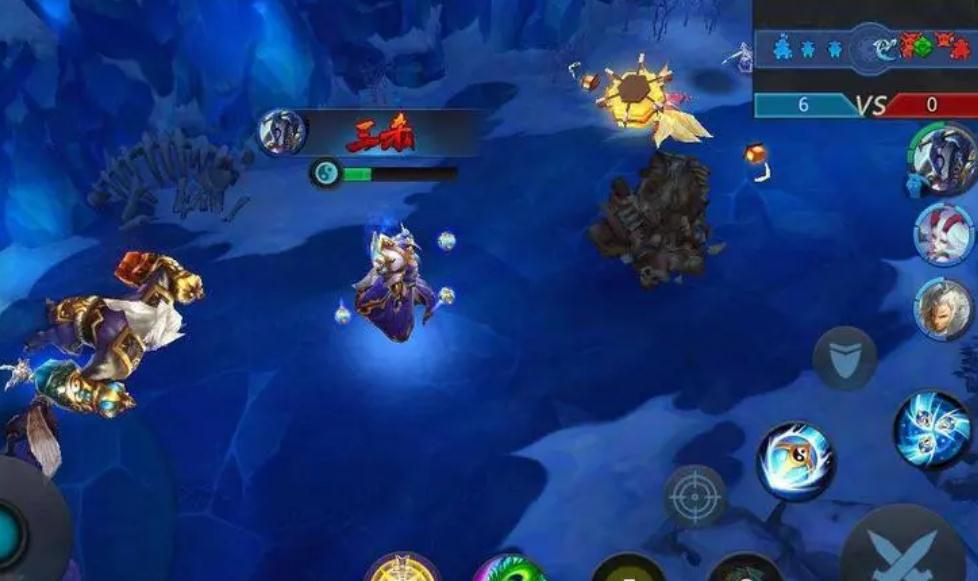The image size is (978, 581).
Task: Tap the grey shield-shaped button
Action: pyautogui.click(x=844, y=358)
